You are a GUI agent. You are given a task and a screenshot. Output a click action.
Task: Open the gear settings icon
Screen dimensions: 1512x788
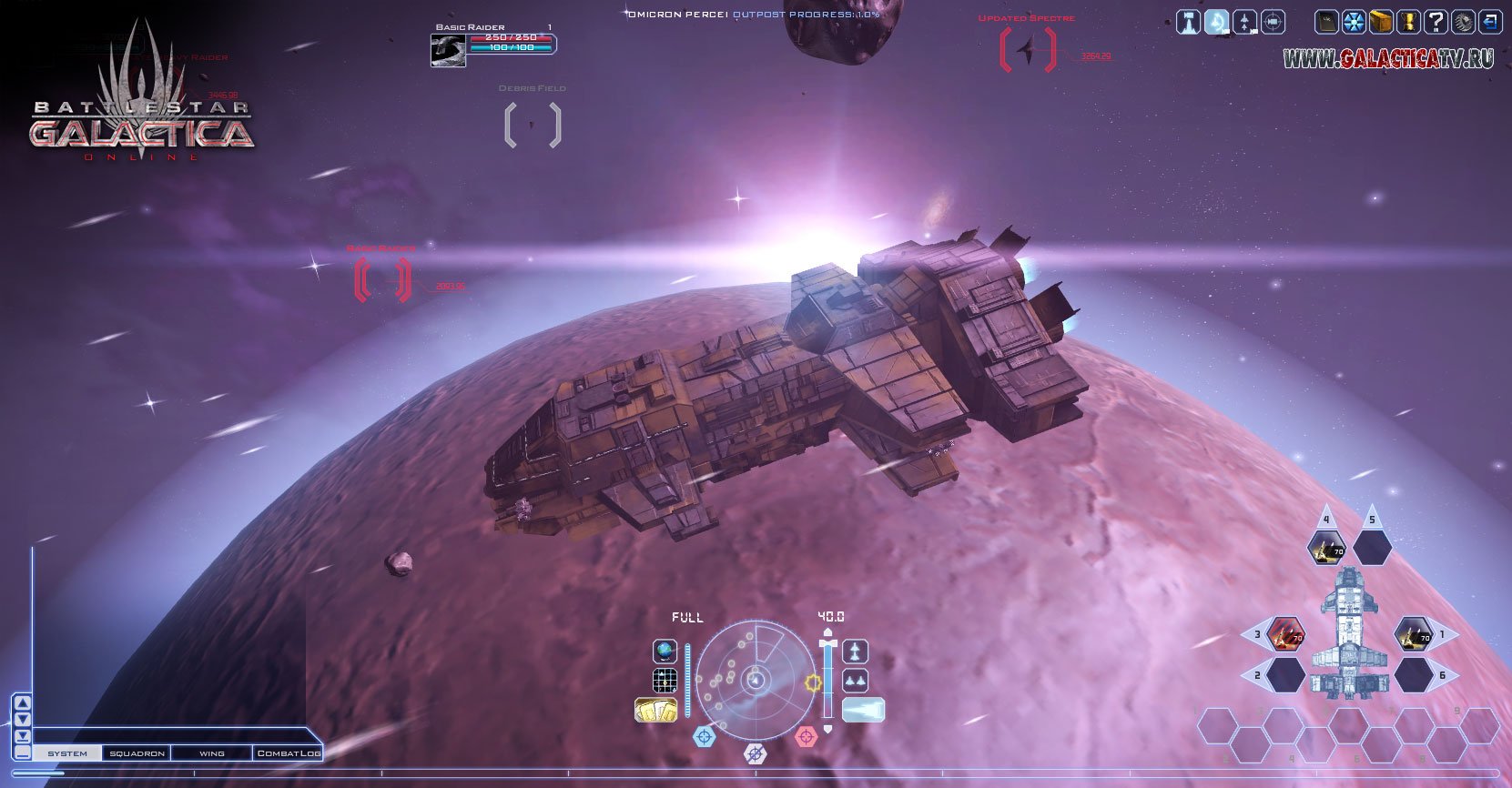point(1463,22)
